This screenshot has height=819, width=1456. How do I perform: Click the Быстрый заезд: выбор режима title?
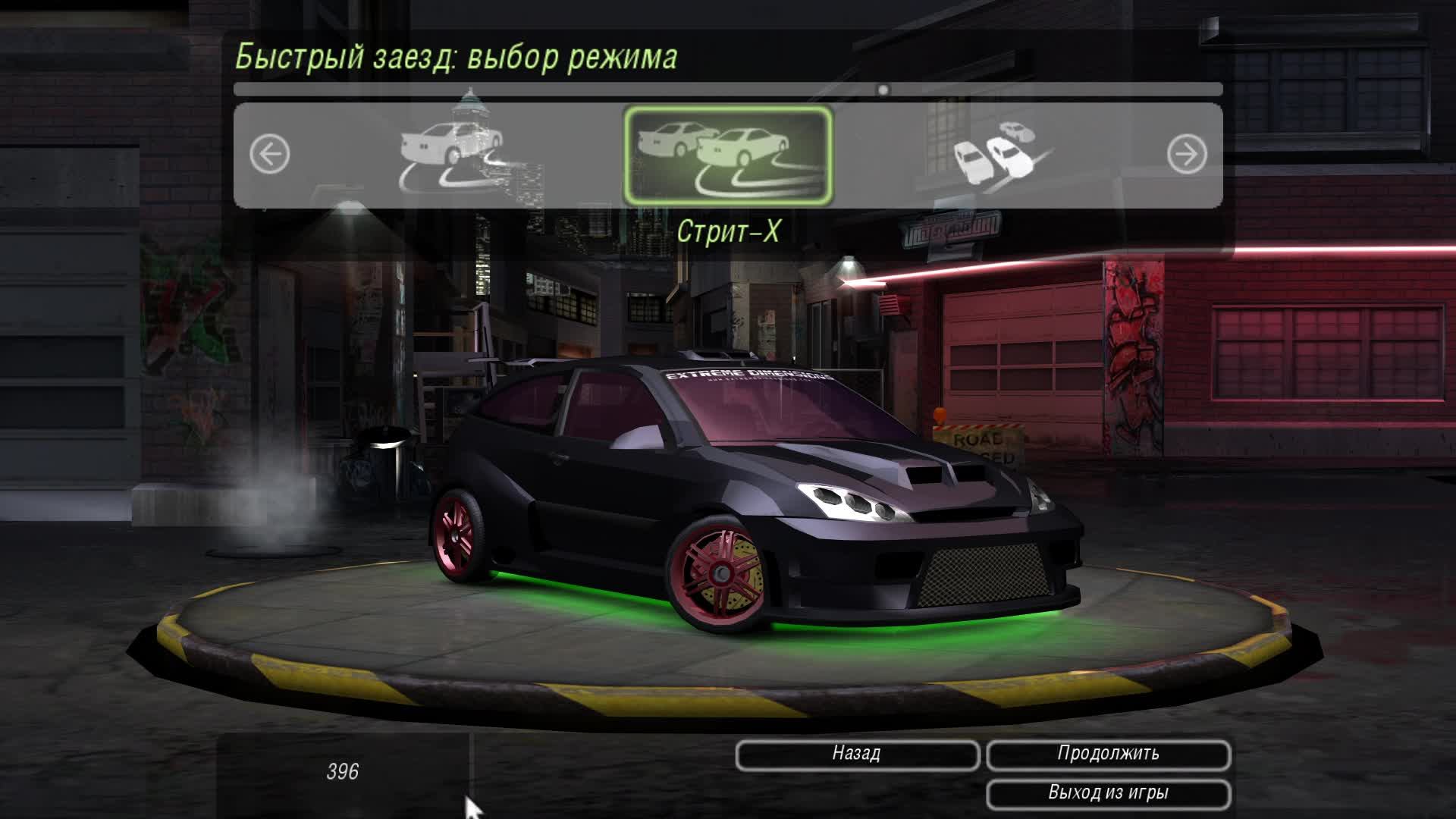tap(458, 55)
